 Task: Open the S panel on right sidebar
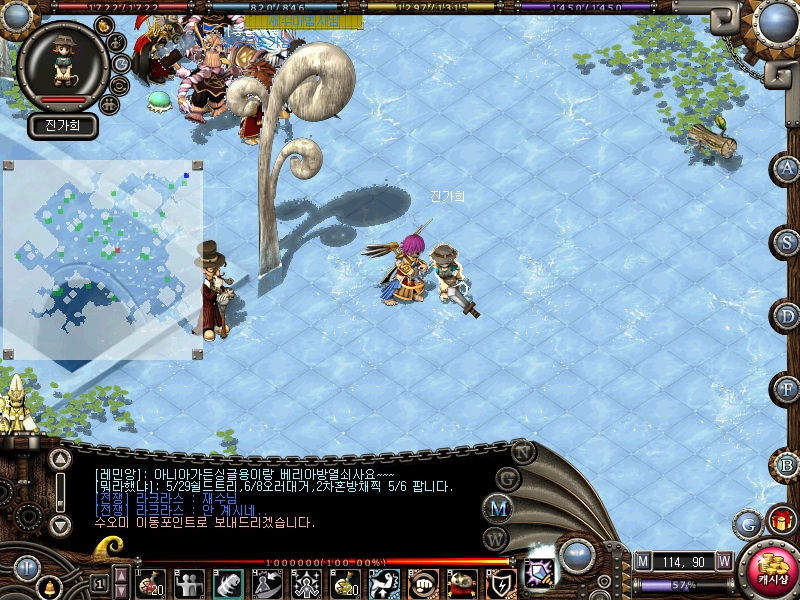click(788, 242)
